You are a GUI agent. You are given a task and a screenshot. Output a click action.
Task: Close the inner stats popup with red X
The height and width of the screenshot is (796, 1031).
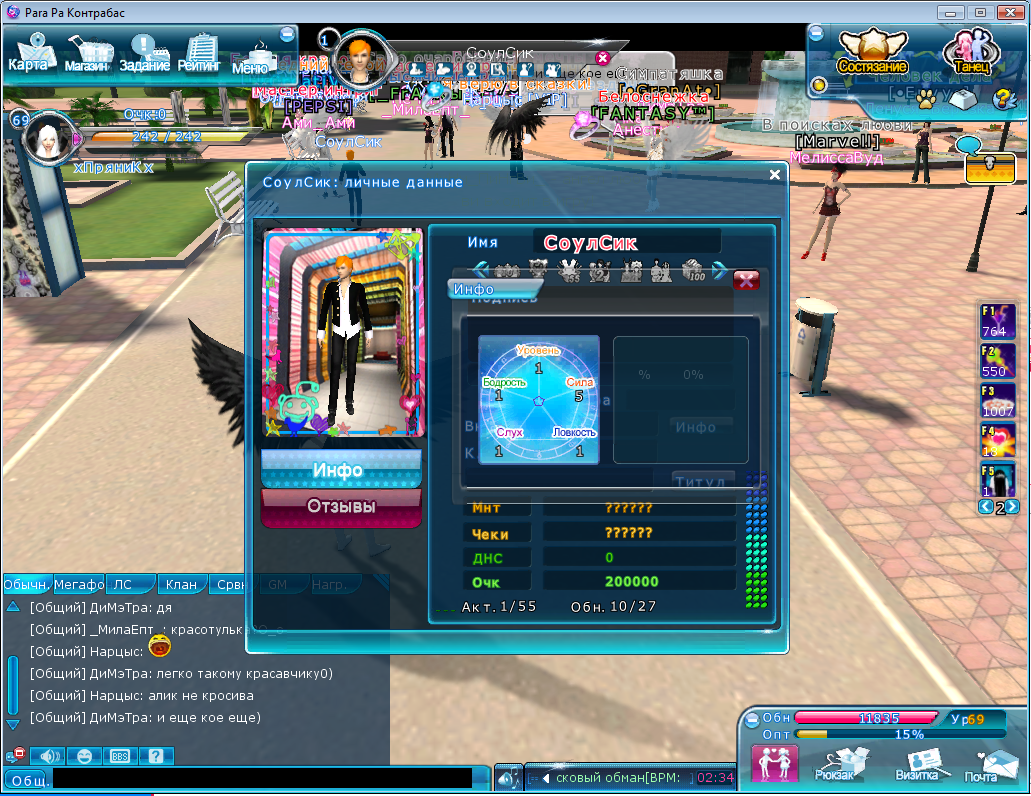point(746,280)
